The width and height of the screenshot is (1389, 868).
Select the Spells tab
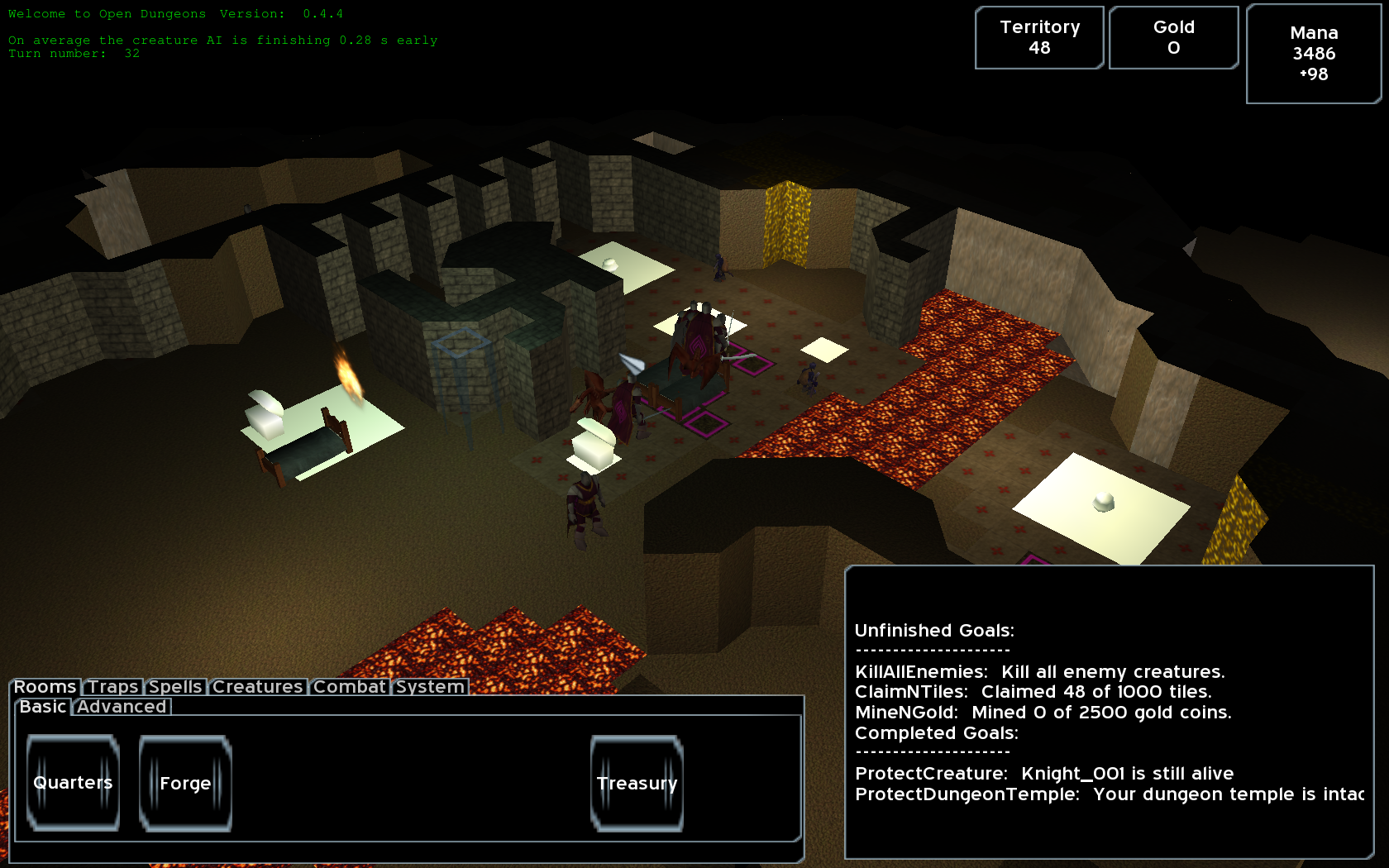coord(175,687)
